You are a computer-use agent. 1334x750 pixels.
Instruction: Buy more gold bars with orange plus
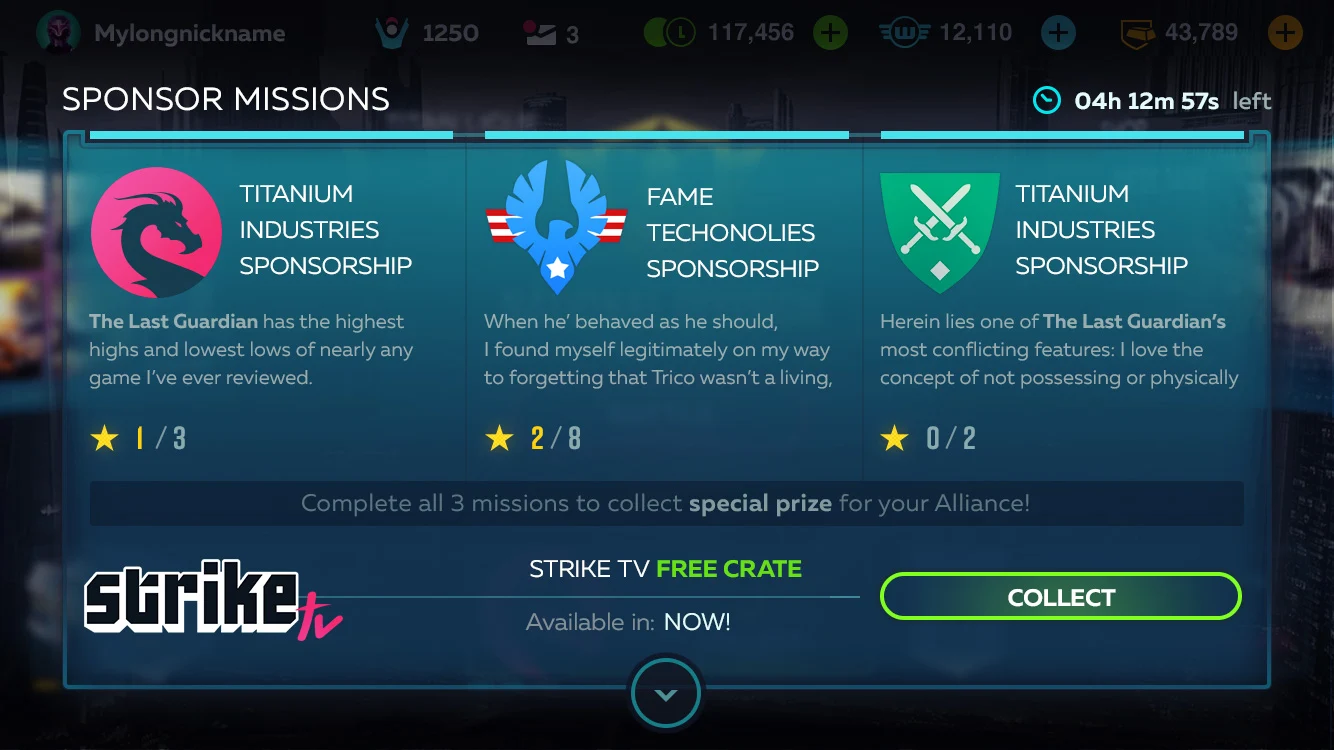click(x=1285, y=33)
